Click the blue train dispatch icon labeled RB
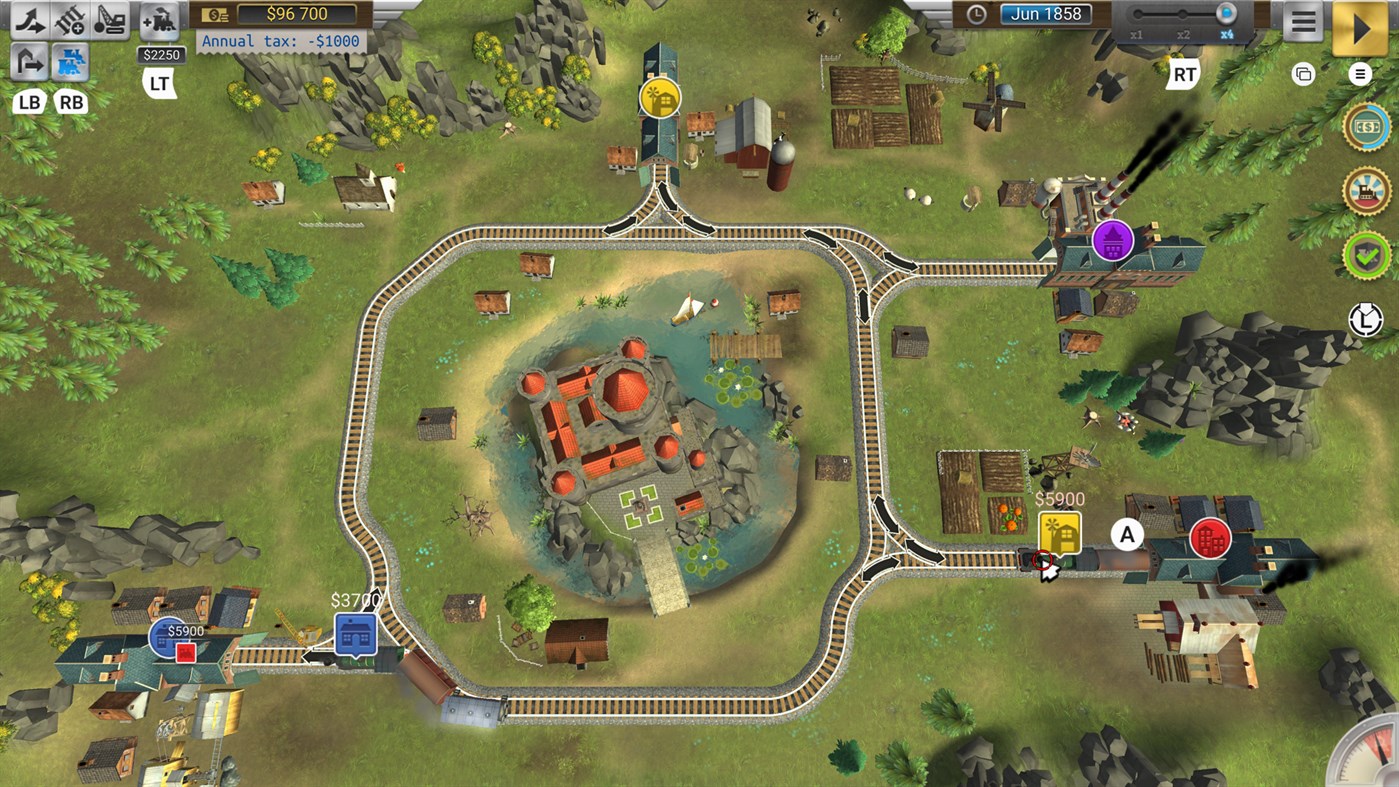The height and width of the screenshot is (787, 1399). pos(69,60)
